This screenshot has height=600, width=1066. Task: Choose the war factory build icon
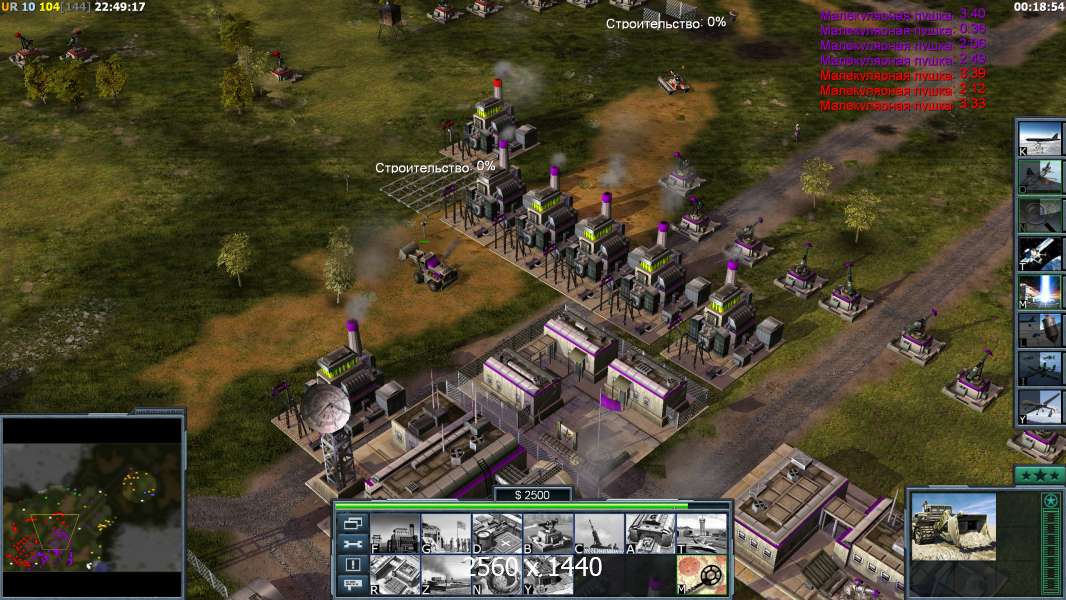click(x=650, y=534)
